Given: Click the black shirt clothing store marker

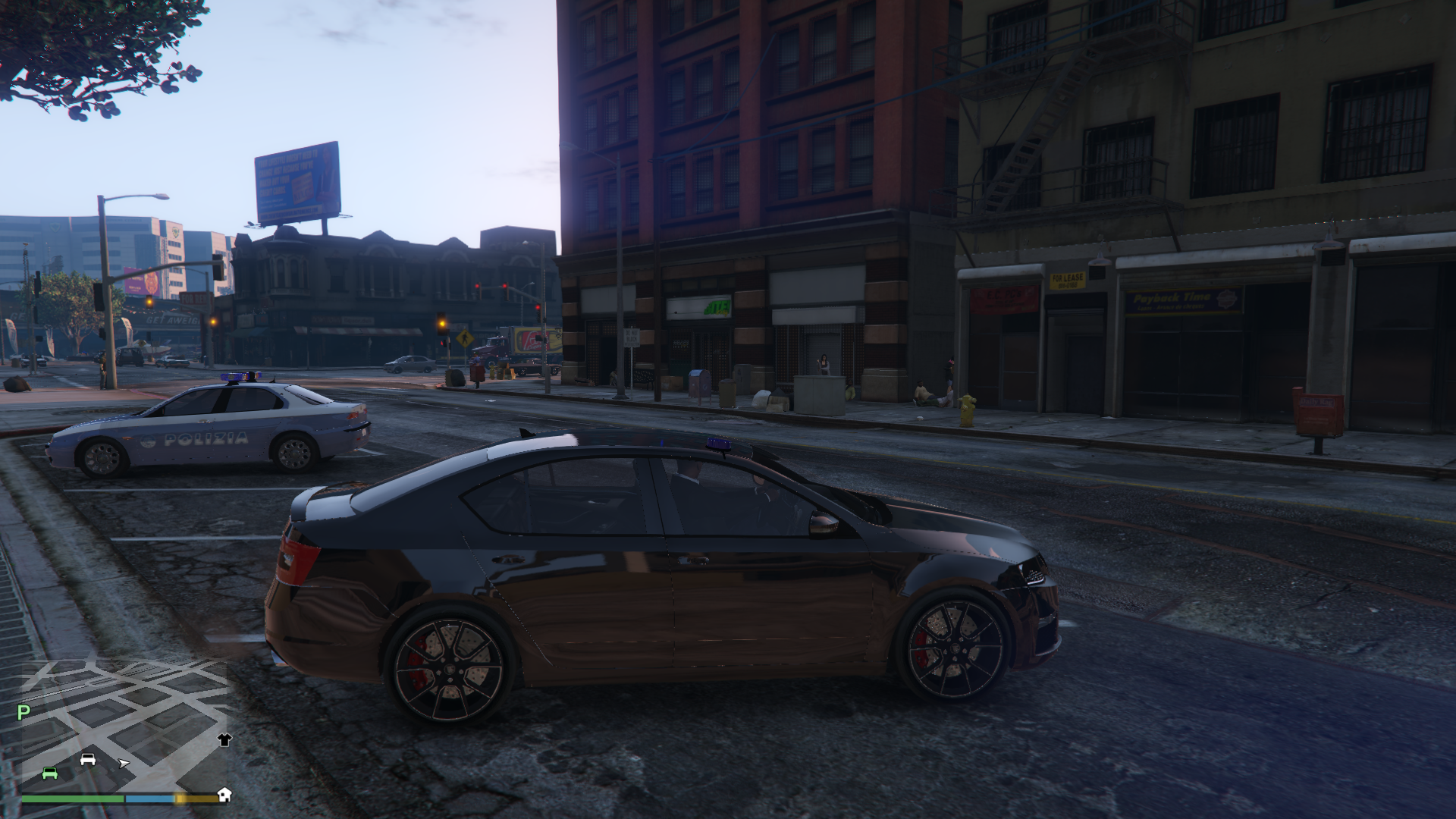Looking at the screenshot, I should [x=224, y=739].
